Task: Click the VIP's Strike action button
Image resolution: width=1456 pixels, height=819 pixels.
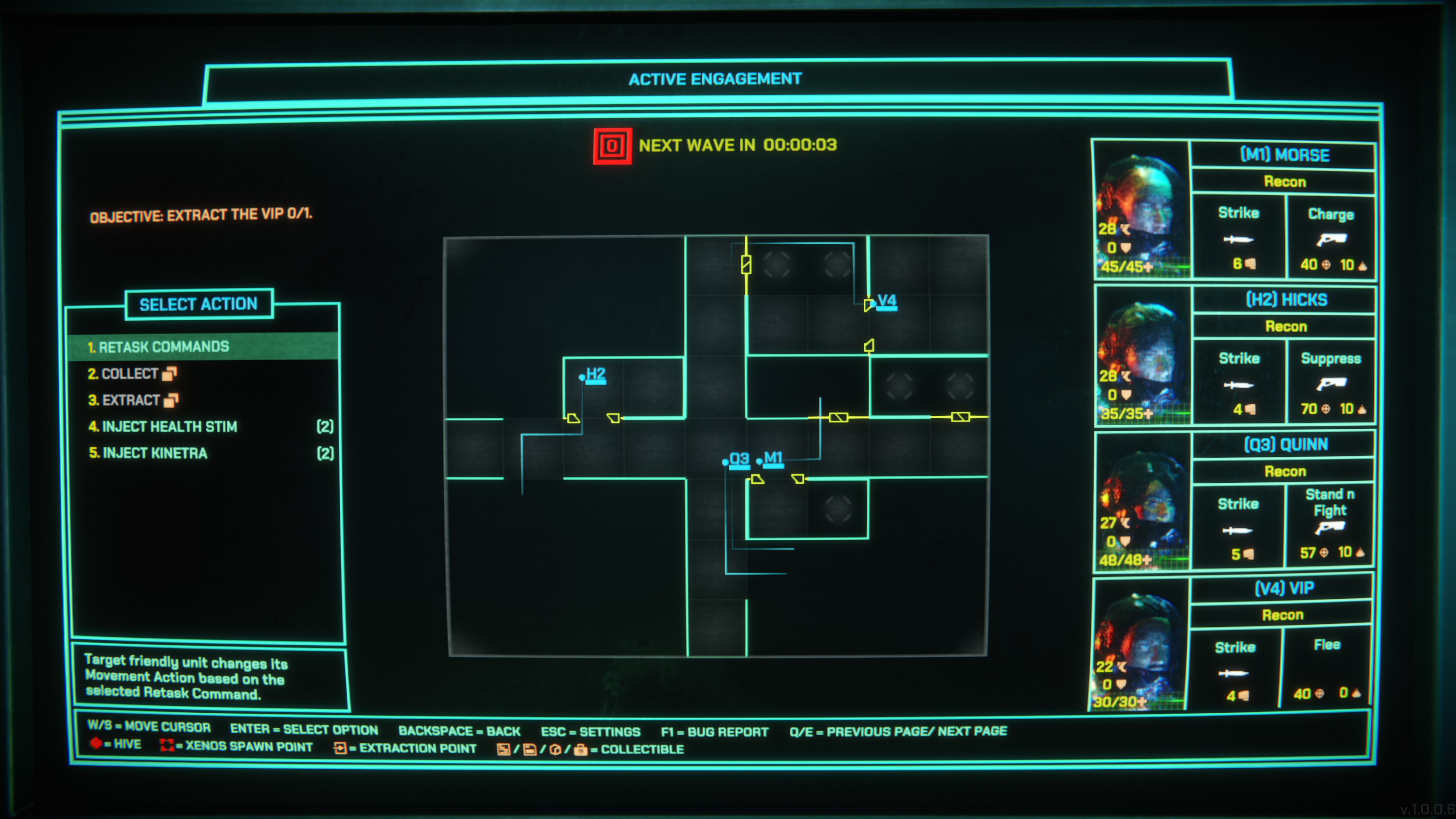Action: 1238,674
